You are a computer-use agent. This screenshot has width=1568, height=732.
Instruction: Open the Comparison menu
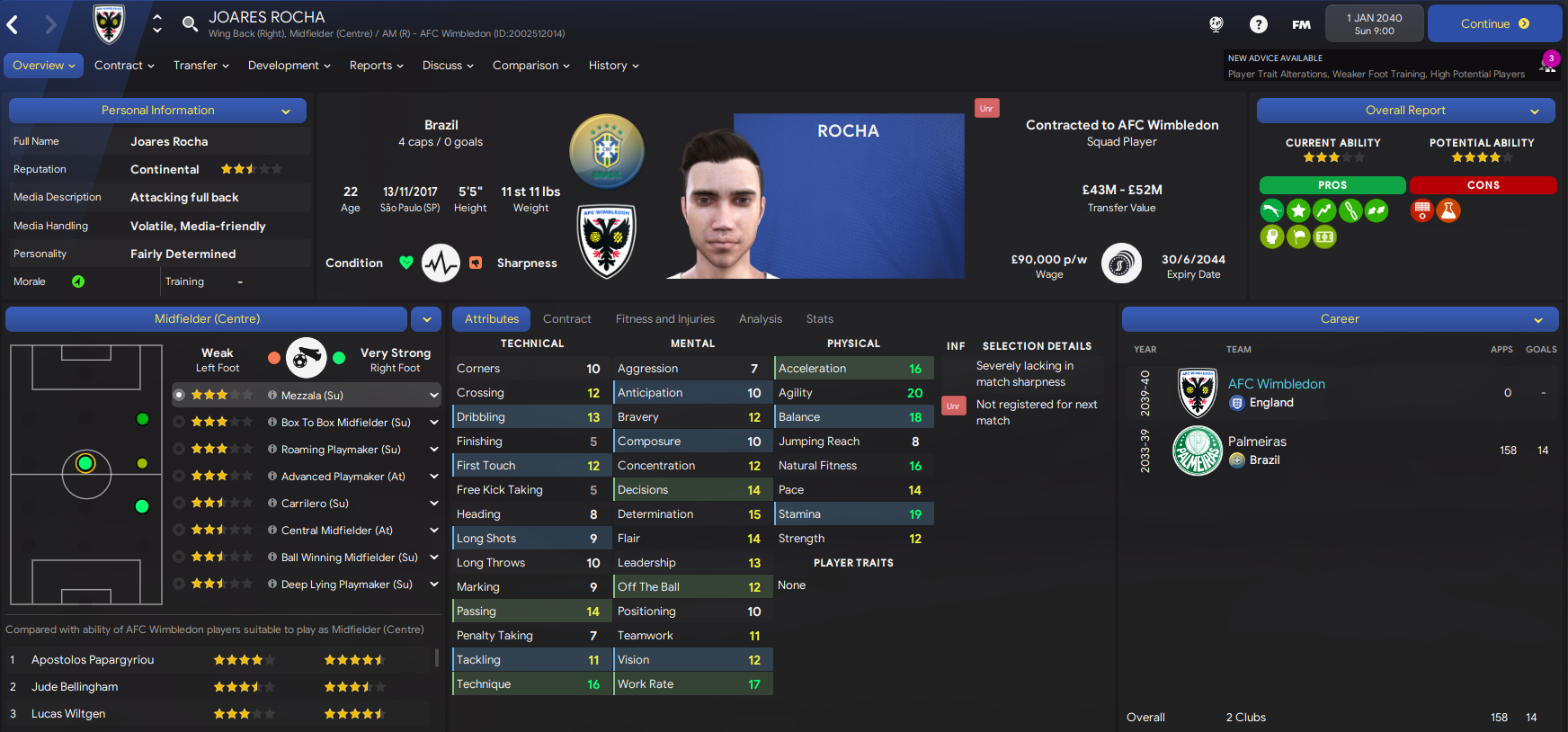click(530, 66)
